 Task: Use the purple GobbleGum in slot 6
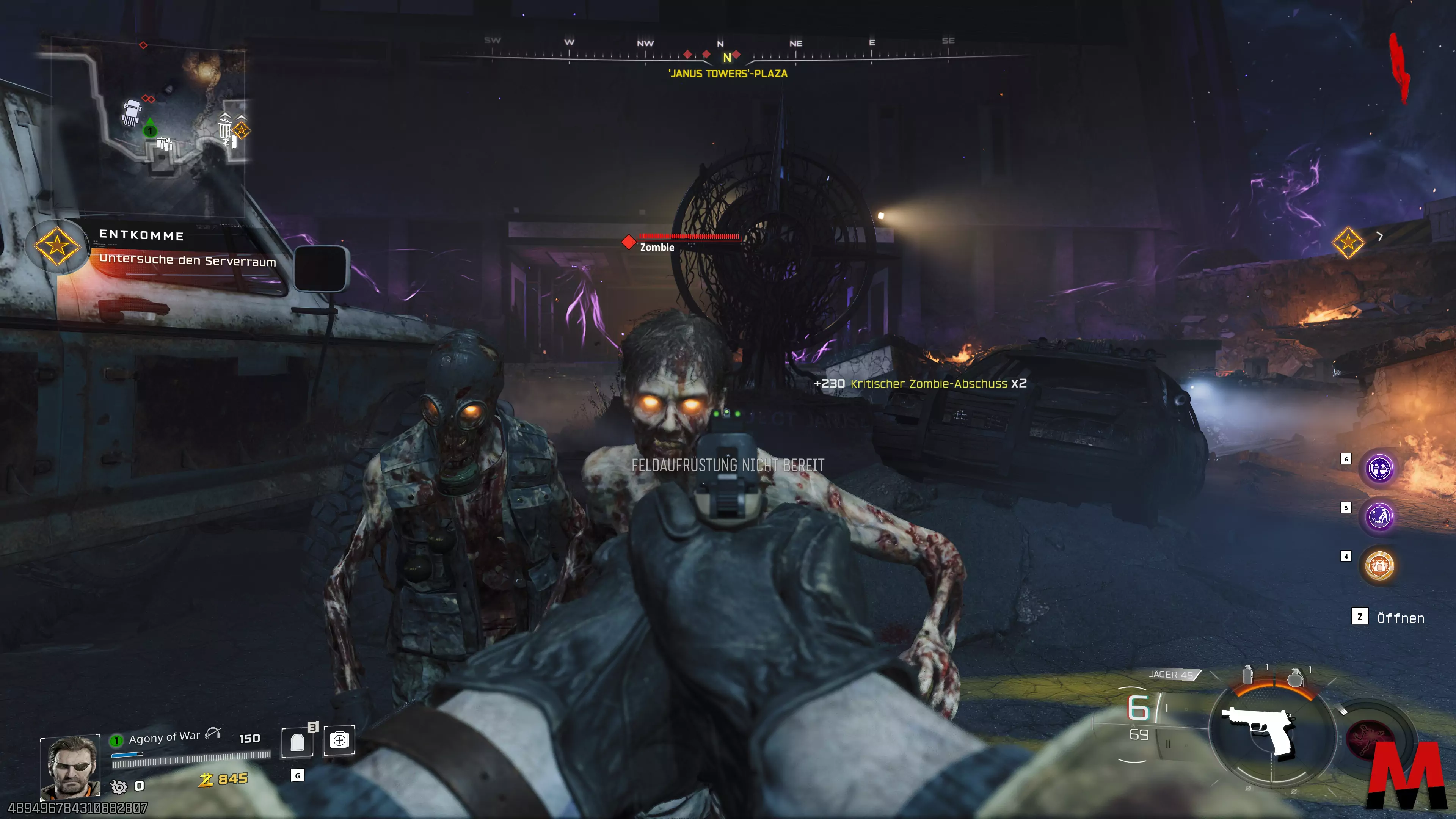tap(1379, 469)
